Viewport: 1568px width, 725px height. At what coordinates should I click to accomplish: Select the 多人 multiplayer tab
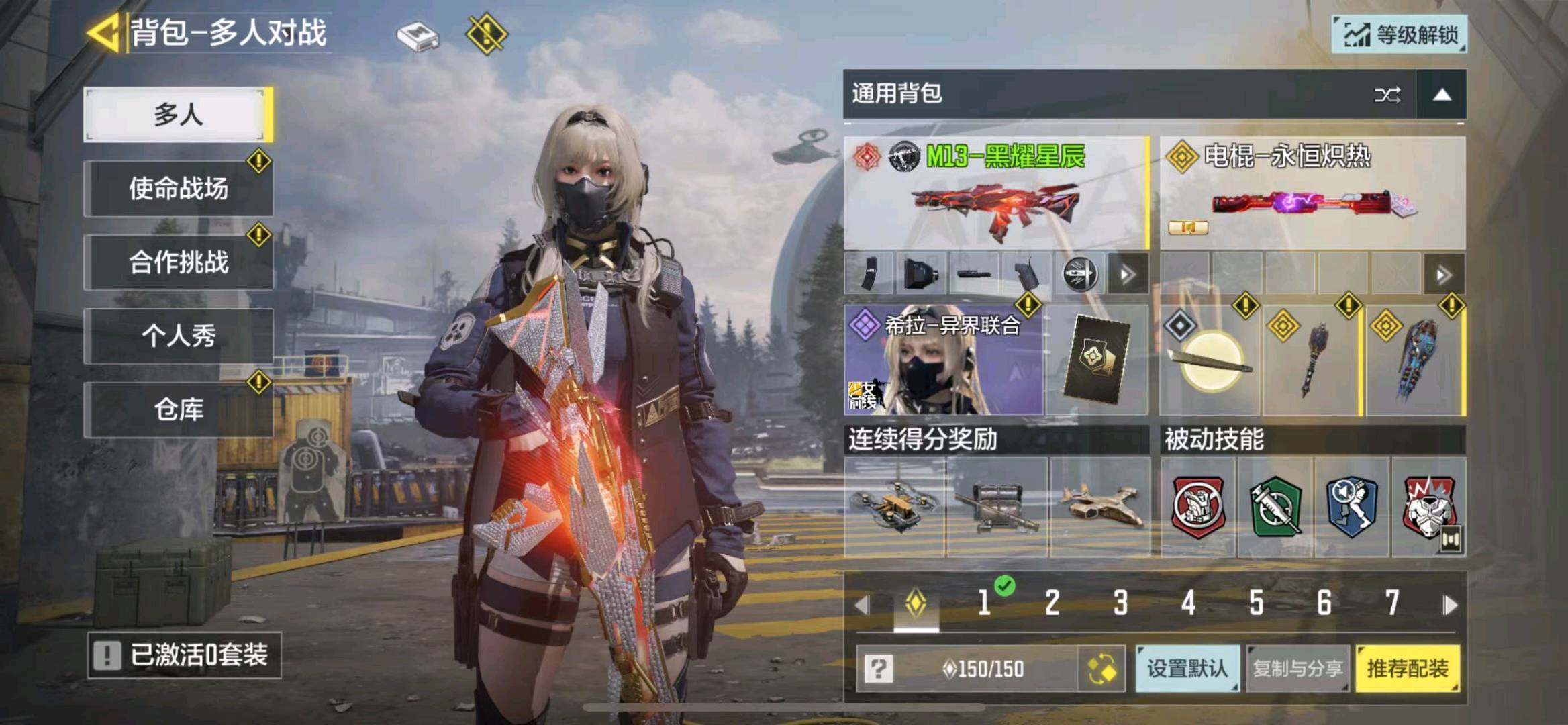pyautogui.click(x=178, y=114)
